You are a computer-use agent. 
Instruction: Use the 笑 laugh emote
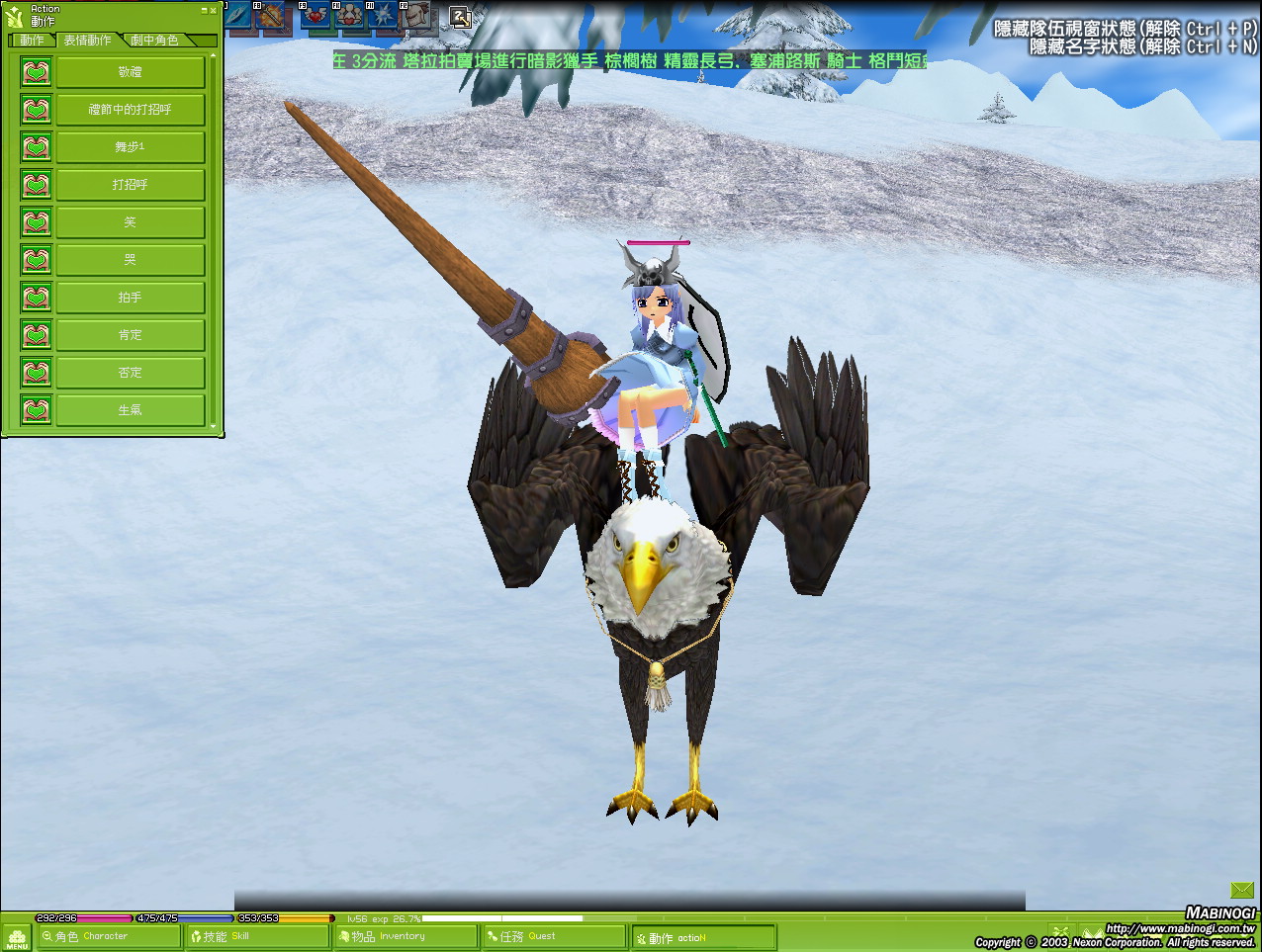click(x=130, y=222)
